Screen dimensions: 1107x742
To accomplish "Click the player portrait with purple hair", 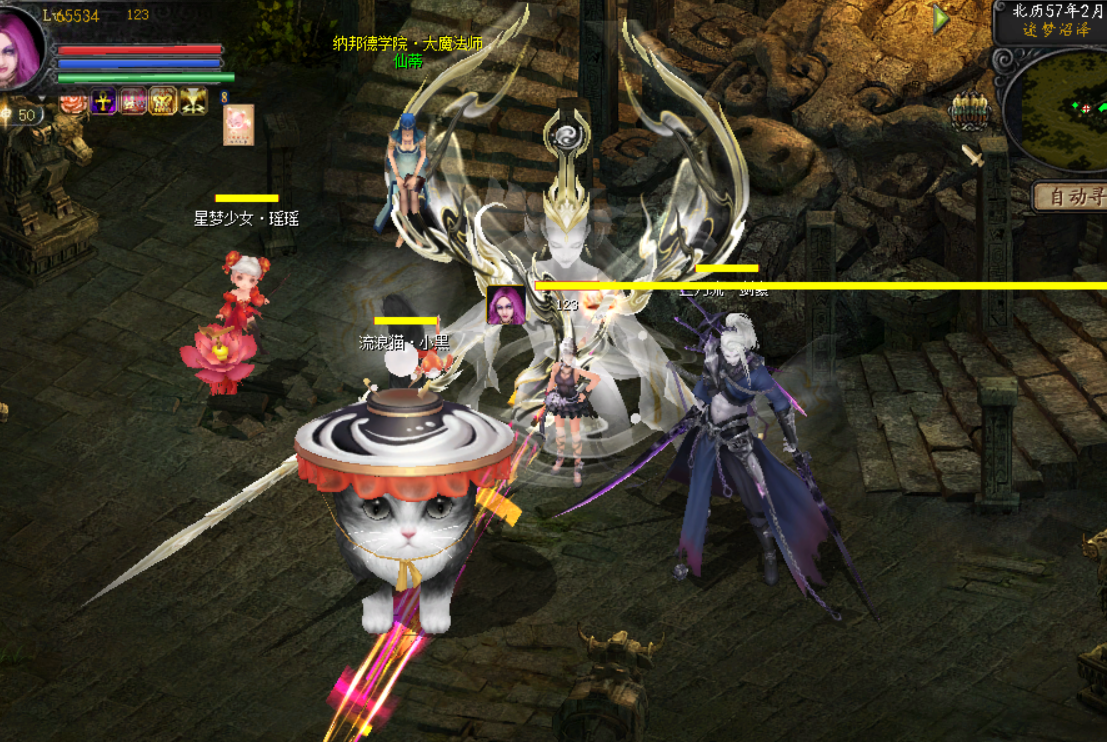I will [x=20, y=45].
